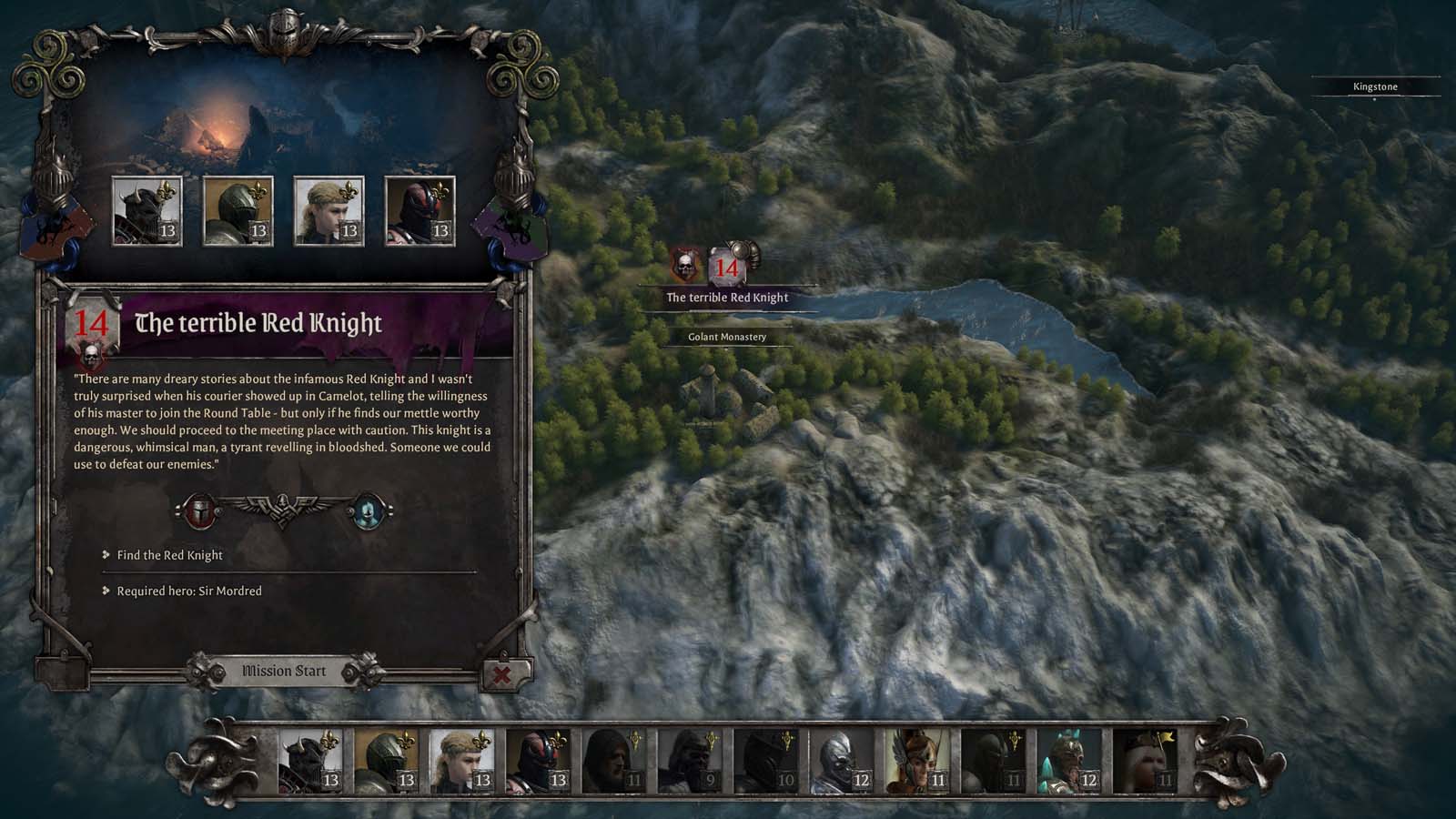Close the mission briefing with the red X
This screenshot has height=819, width=1456.
pyautogui.click(x=503, y=672)
